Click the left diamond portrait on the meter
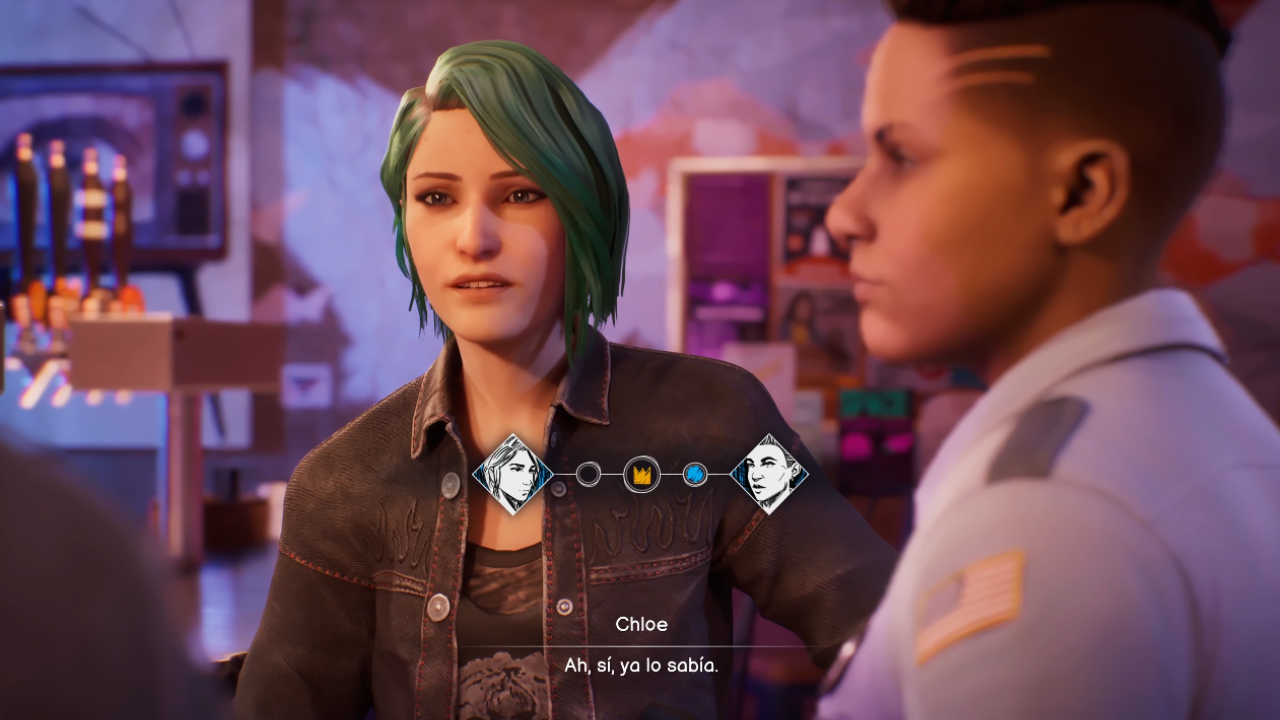The height and width of the screenshot is (720, 1280). coord(513,474)
